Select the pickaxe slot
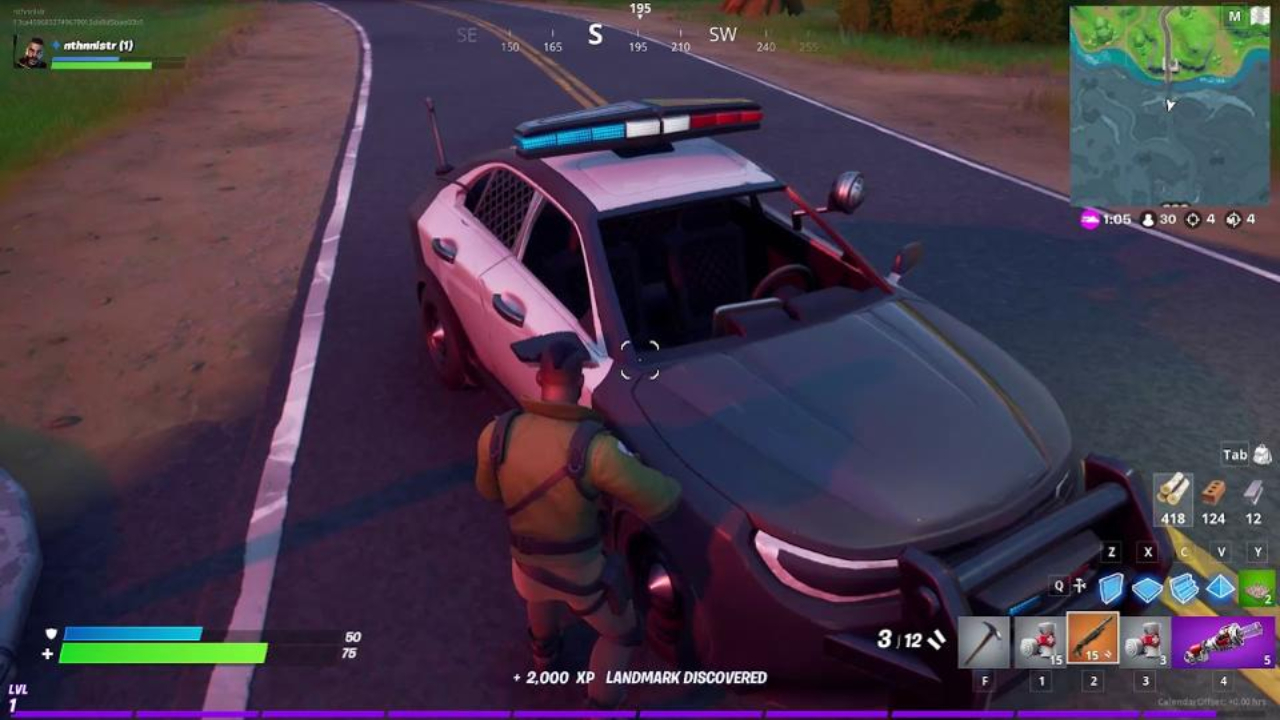Image resolution: width=1280 pixels, height=720 pixels. 984,641
